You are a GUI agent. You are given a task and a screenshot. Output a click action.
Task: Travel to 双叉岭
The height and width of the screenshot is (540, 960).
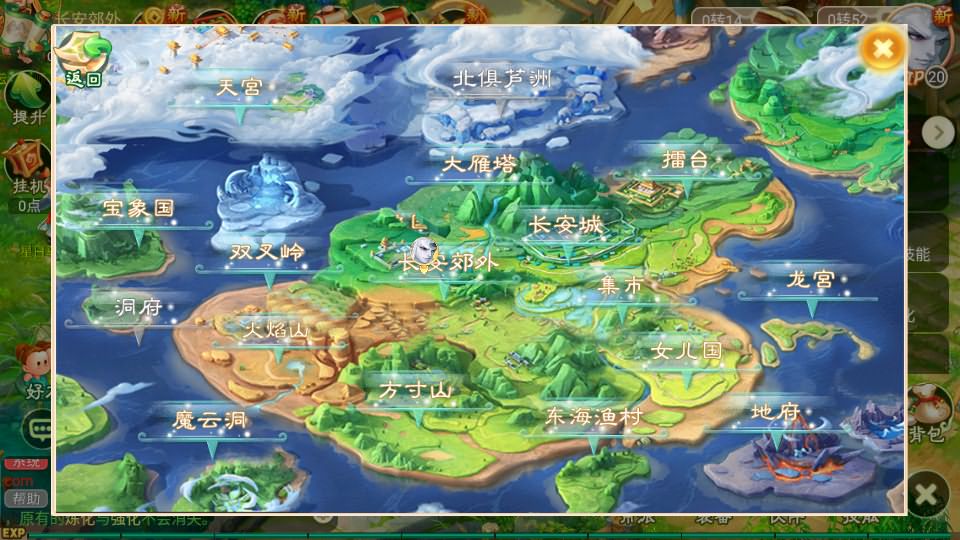[267, 252]
